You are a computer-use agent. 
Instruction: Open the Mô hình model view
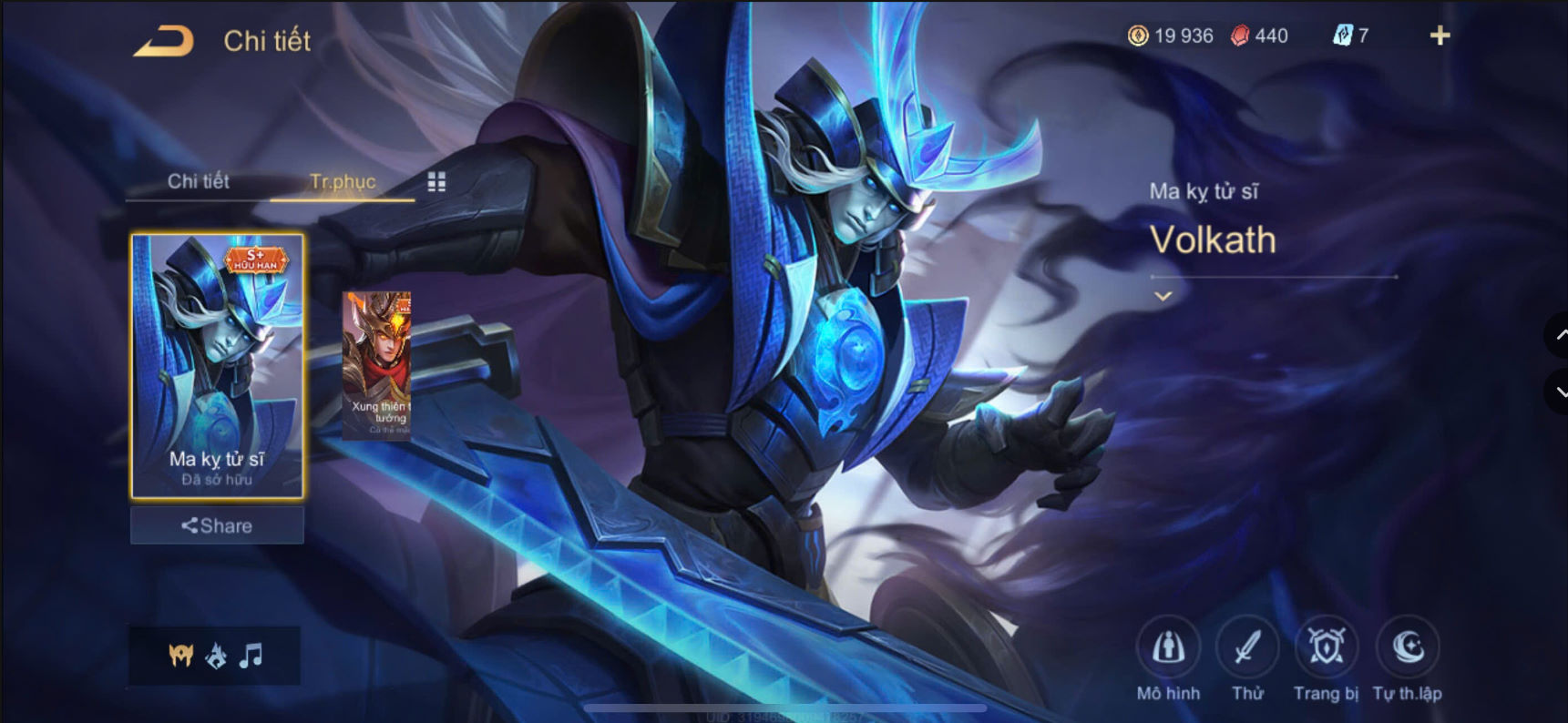tap(1169, 648)
